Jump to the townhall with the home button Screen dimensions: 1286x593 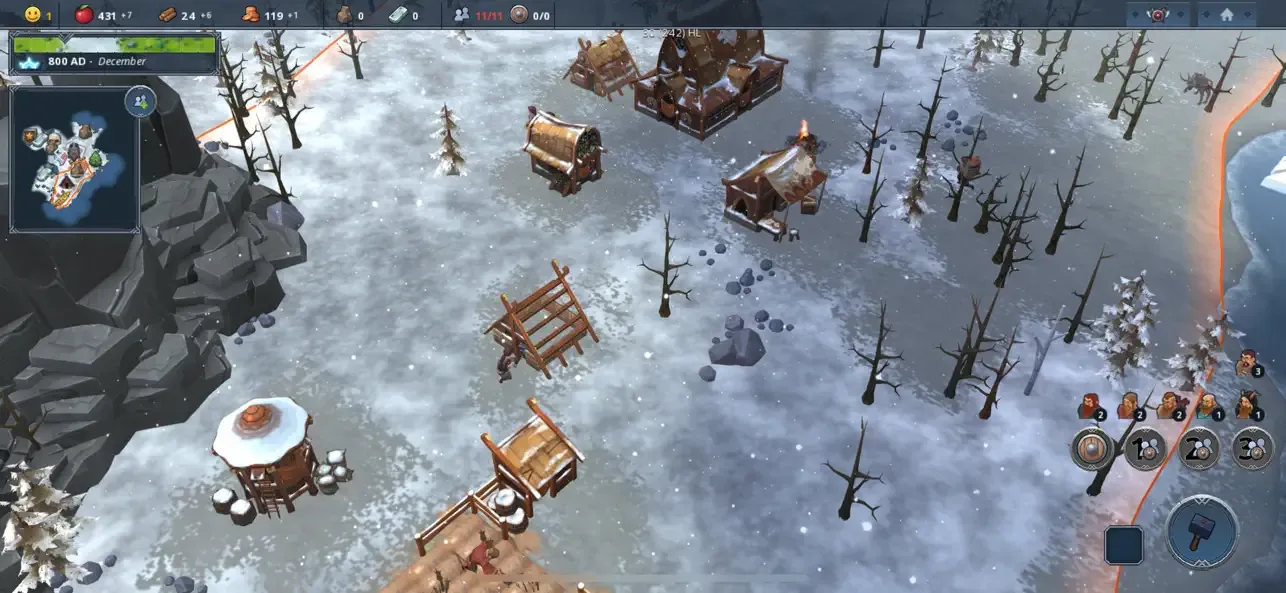pos(1226,15)
